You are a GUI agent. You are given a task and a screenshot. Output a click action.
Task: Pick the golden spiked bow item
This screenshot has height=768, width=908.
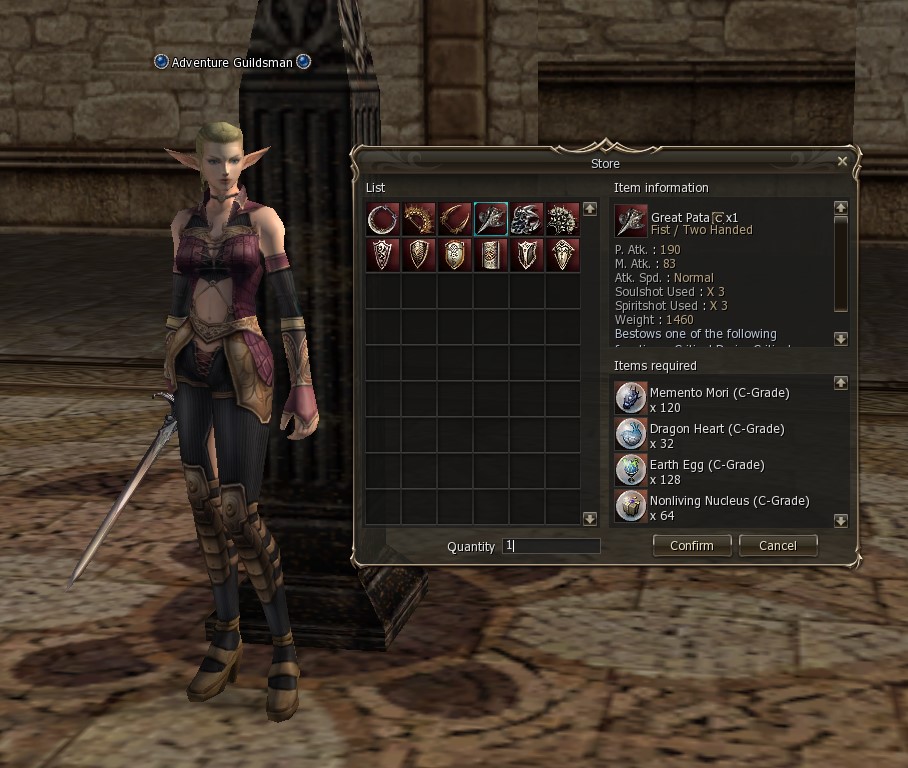[x=419, y=219]
